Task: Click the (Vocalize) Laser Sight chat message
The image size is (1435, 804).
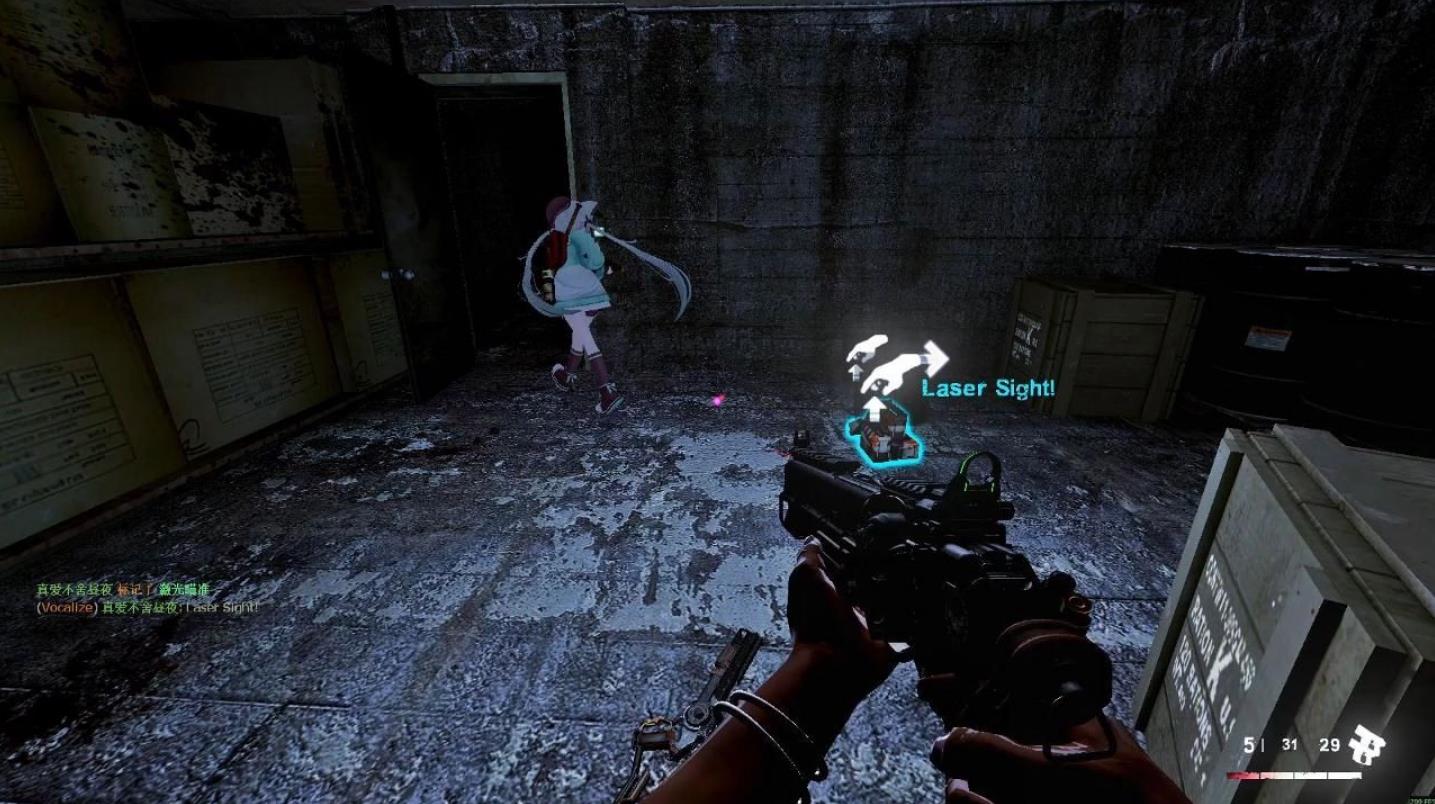Action: pyautogui.click(x=147, y=607)
